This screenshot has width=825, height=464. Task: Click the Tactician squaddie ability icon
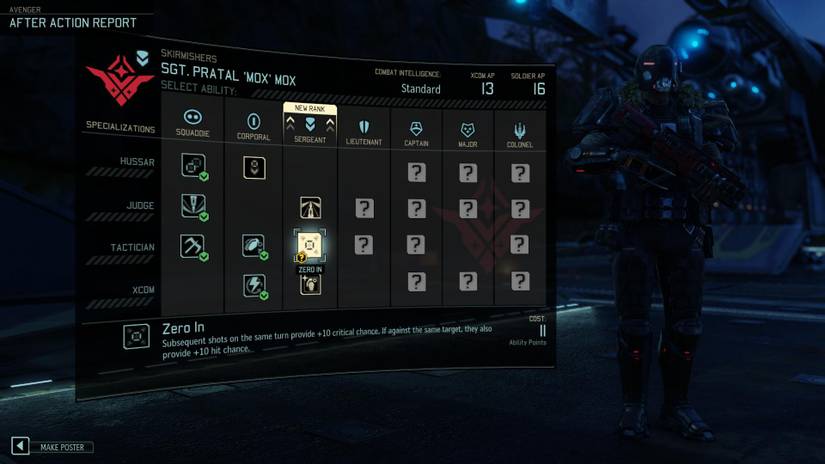192,245
